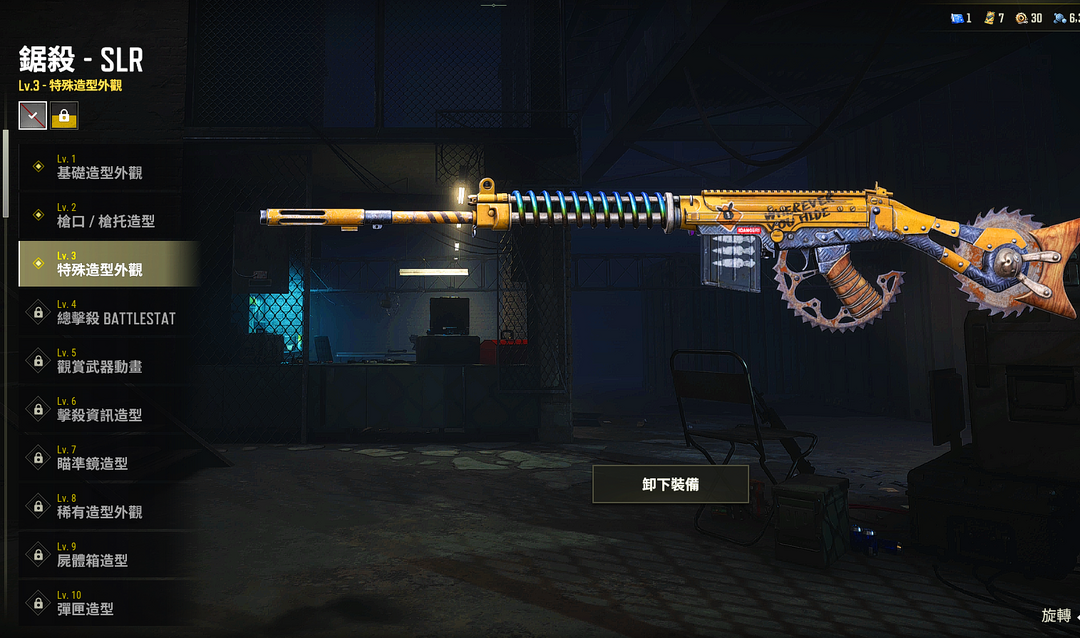Select the crossed-out weapon filter icon

[33, 117]
